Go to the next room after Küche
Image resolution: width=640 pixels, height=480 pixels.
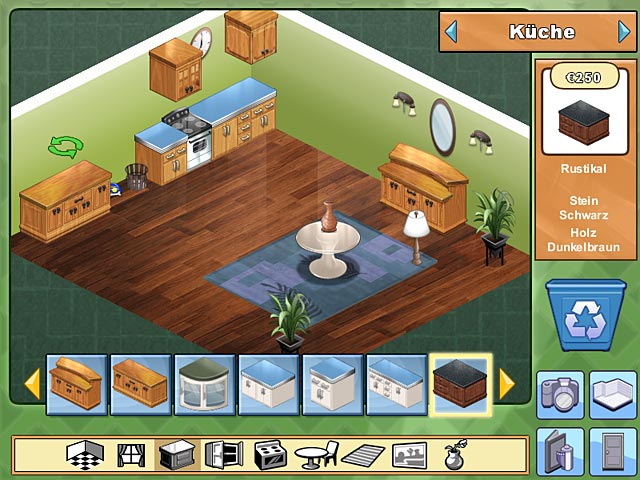click(624, 32)
